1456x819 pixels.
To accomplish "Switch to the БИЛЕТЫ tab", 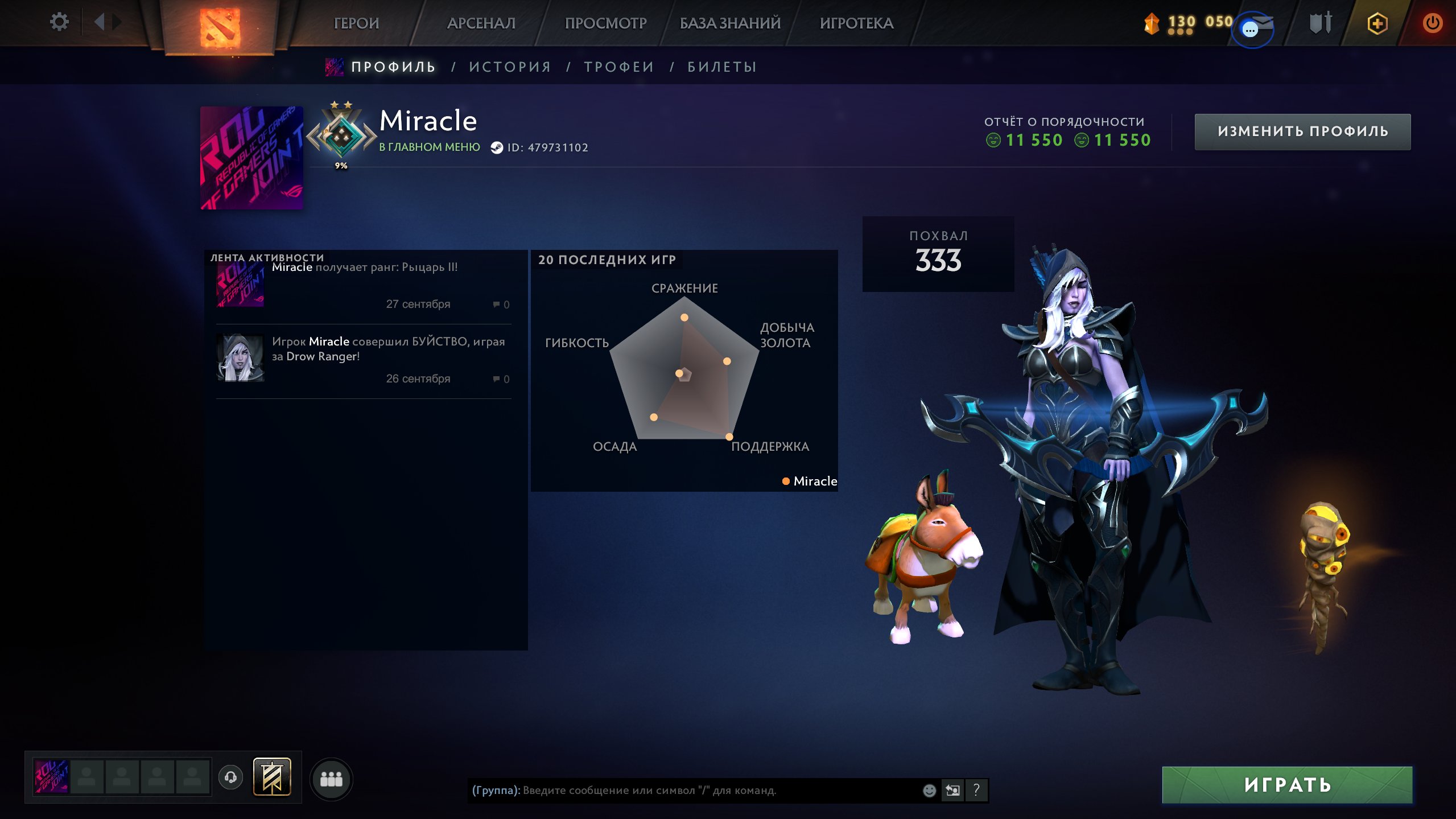I will point(722,67).
